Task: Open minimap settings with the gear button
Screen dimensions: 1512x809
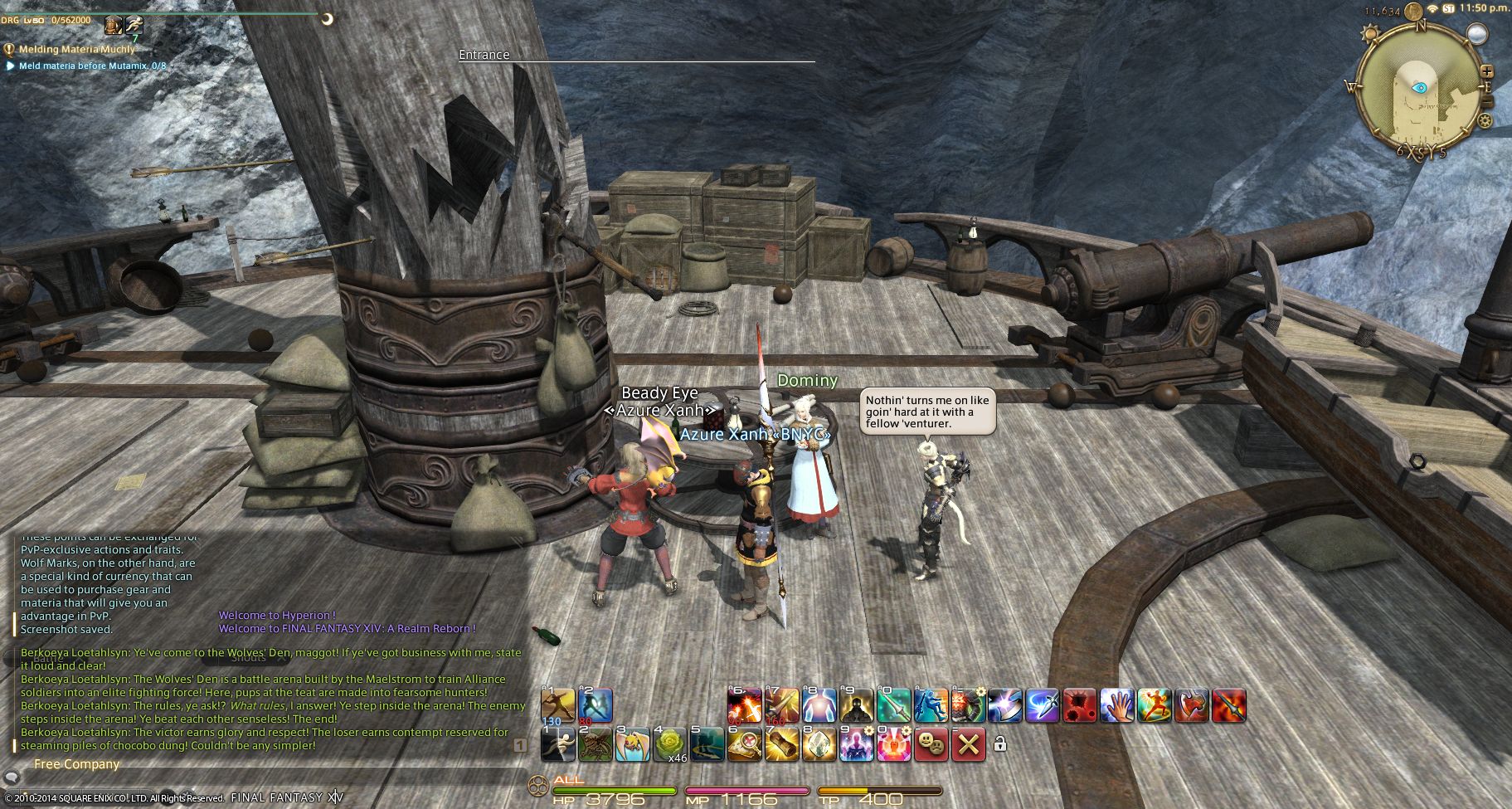Action: (x=1485, y=121)
